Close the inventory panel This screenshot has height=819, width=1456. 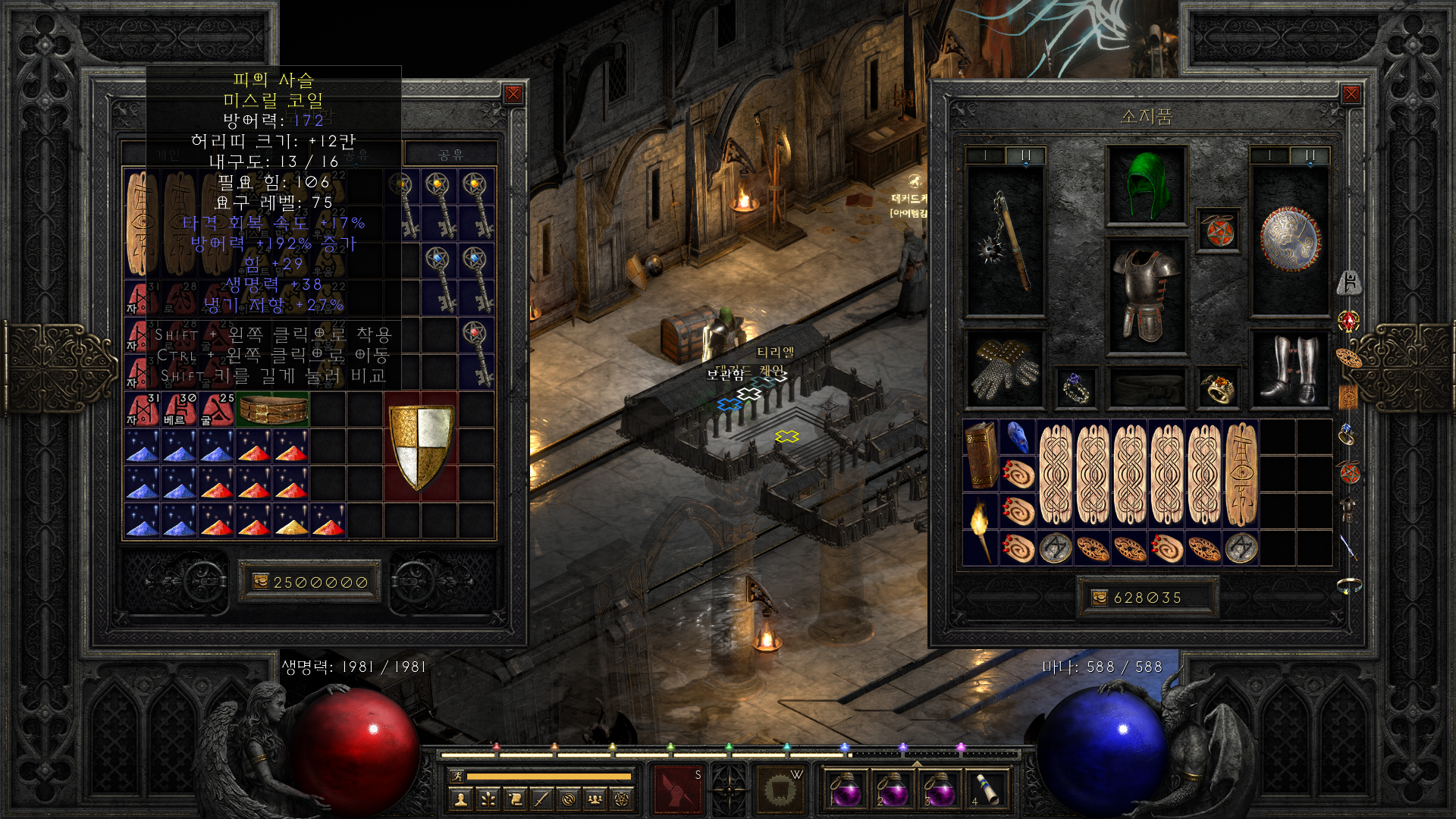pyautogui.click(x=1351, y=94)
